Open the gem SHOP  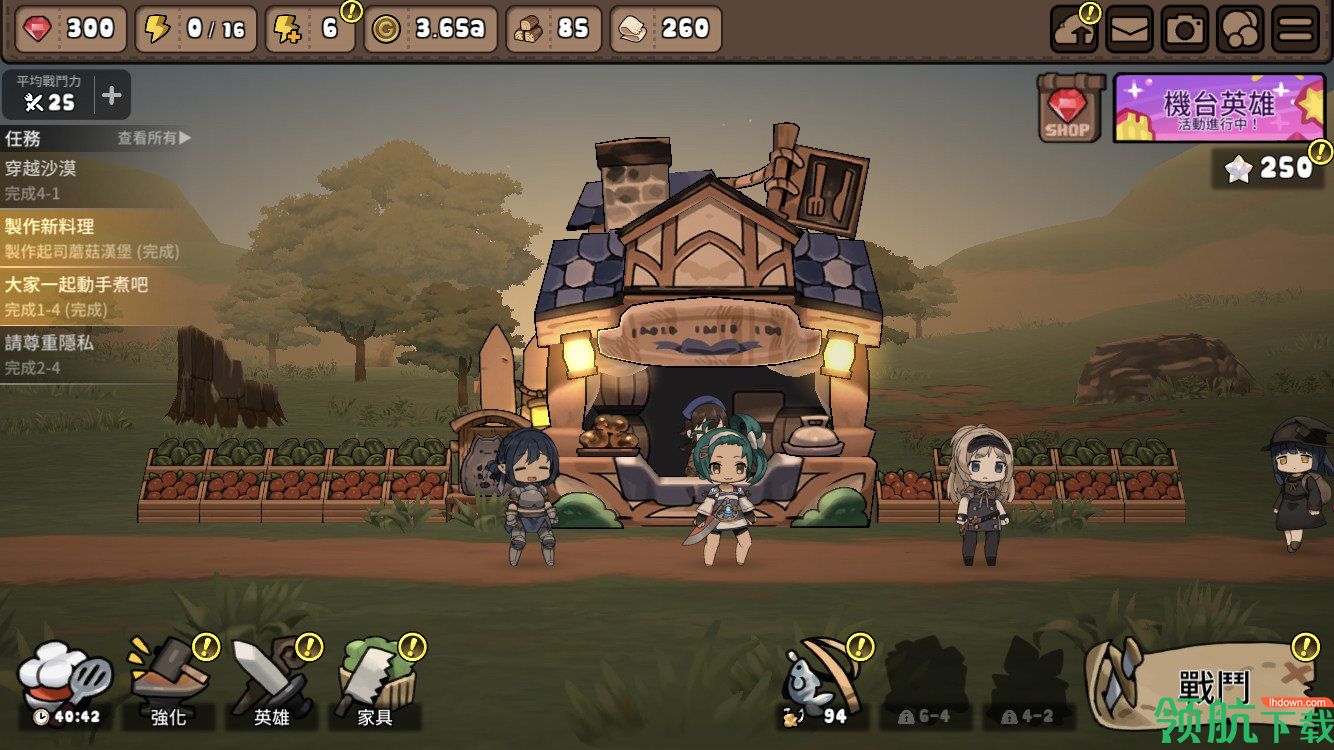coord(1069,107)
